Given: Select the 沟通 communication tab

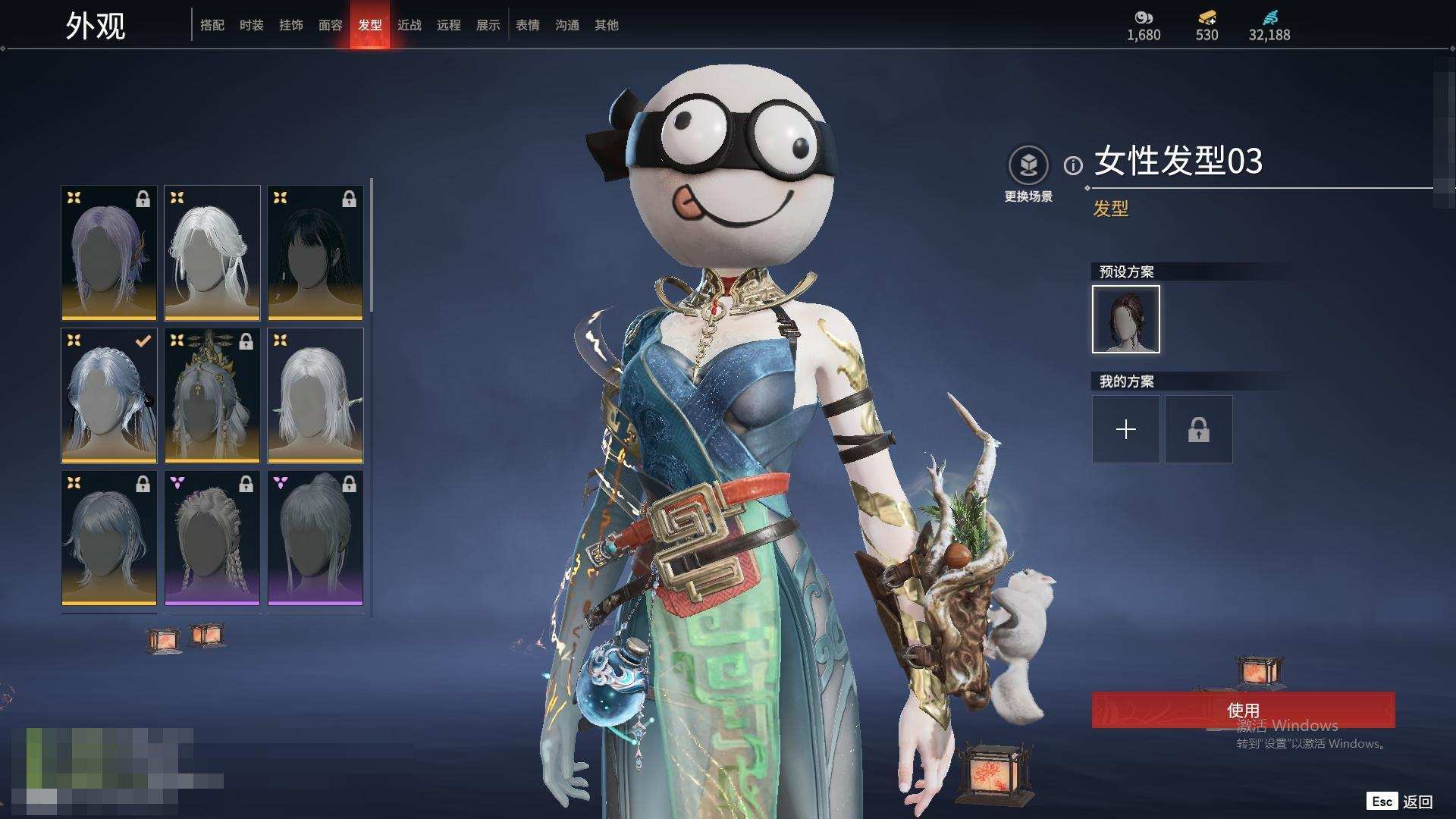Looking at the screenshot, I should tap(567, 25).
